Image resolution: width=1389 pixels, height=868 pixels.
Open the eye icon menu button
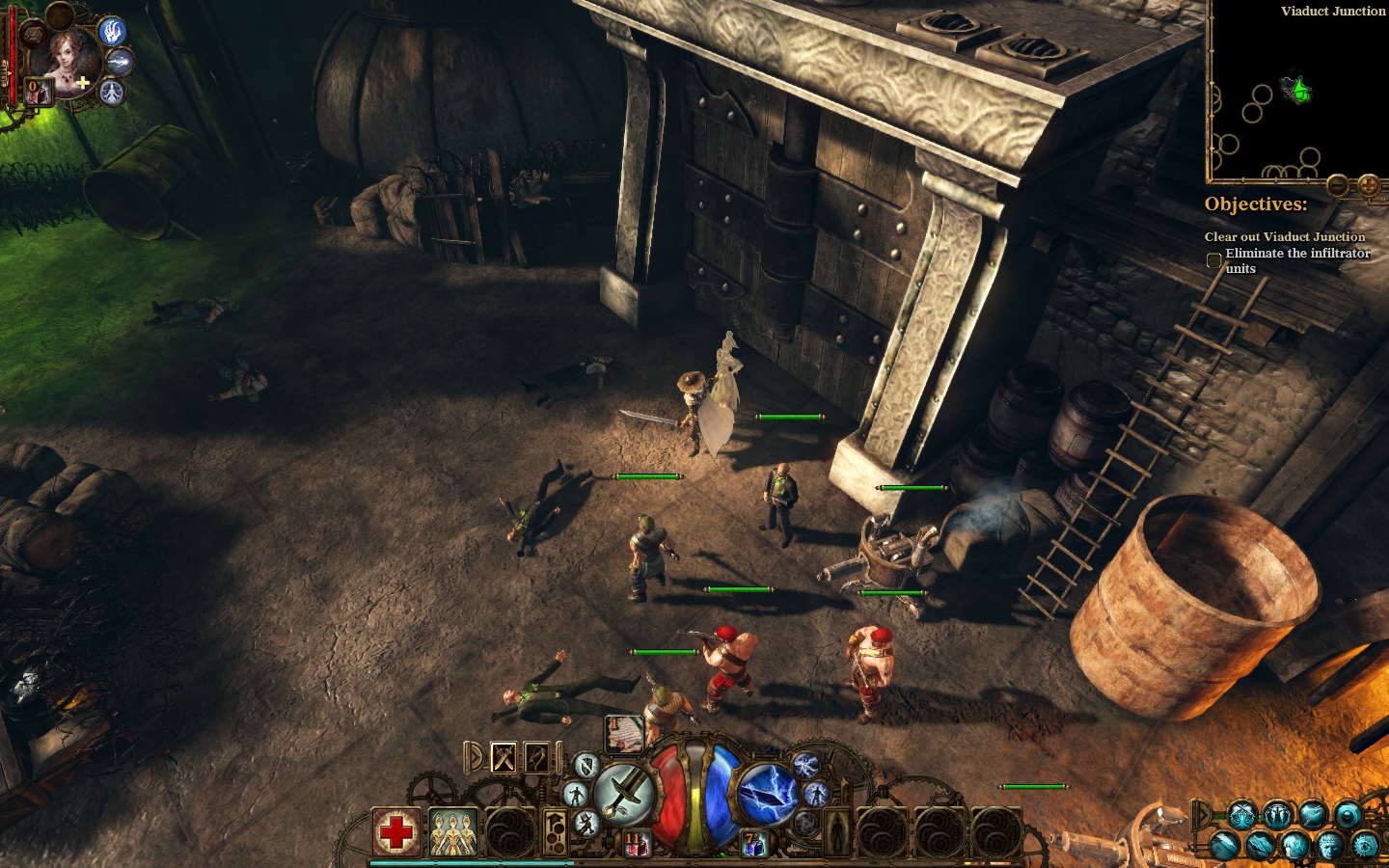1365,846
